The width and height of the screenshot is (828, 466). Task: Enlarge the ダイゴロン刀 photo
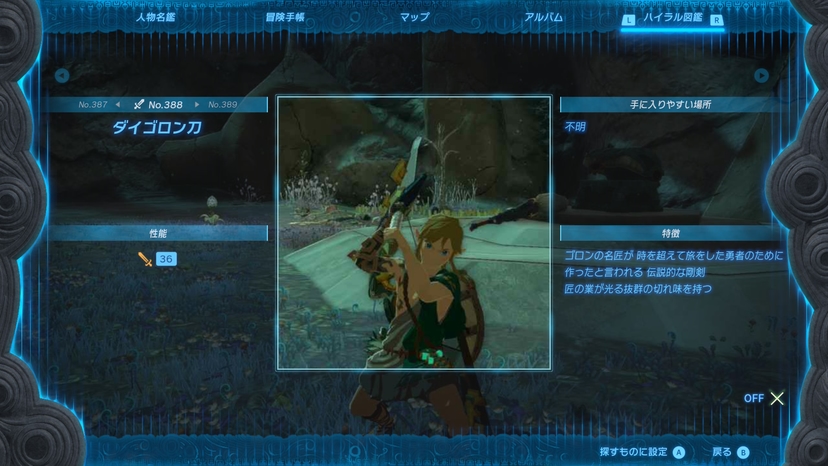pos(414,233)
